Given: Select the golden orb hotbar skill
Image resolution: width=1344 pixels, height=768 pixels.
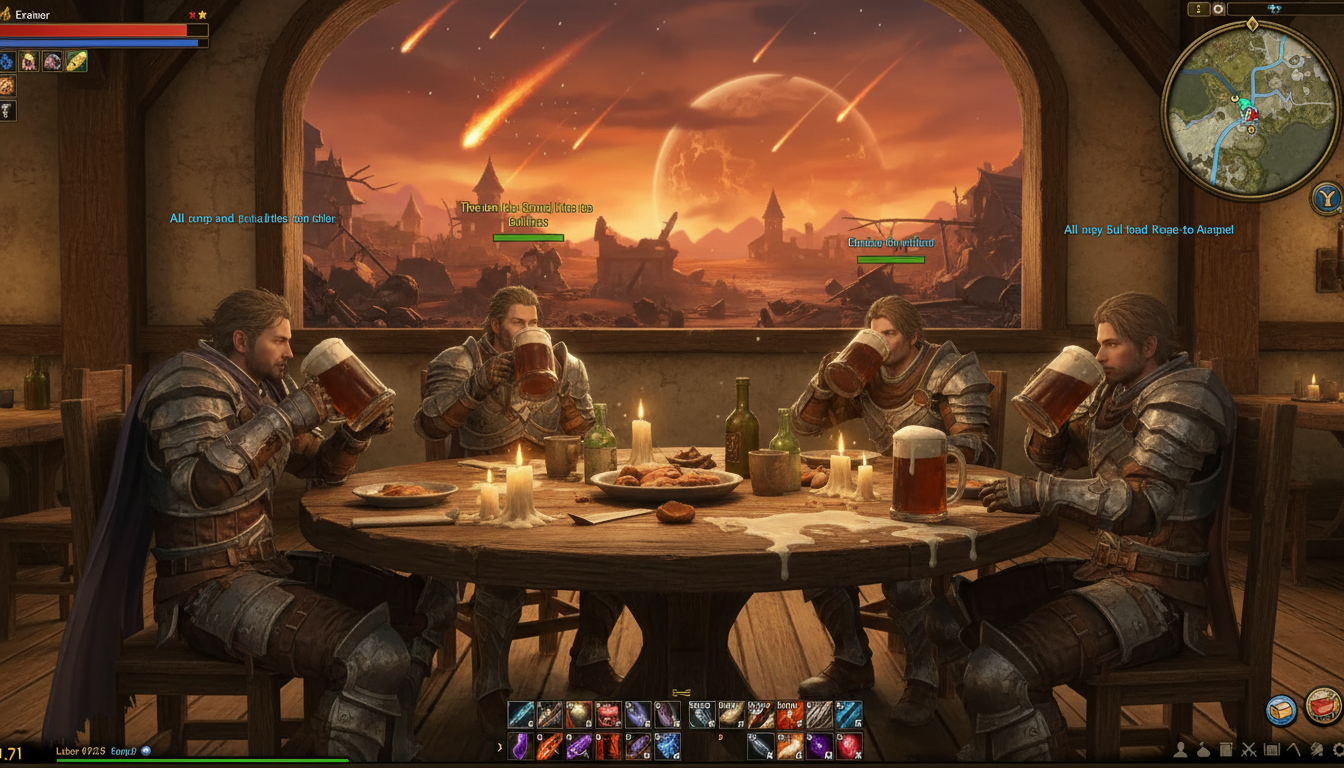Looking at the screenshot, I should coord(580,715).
